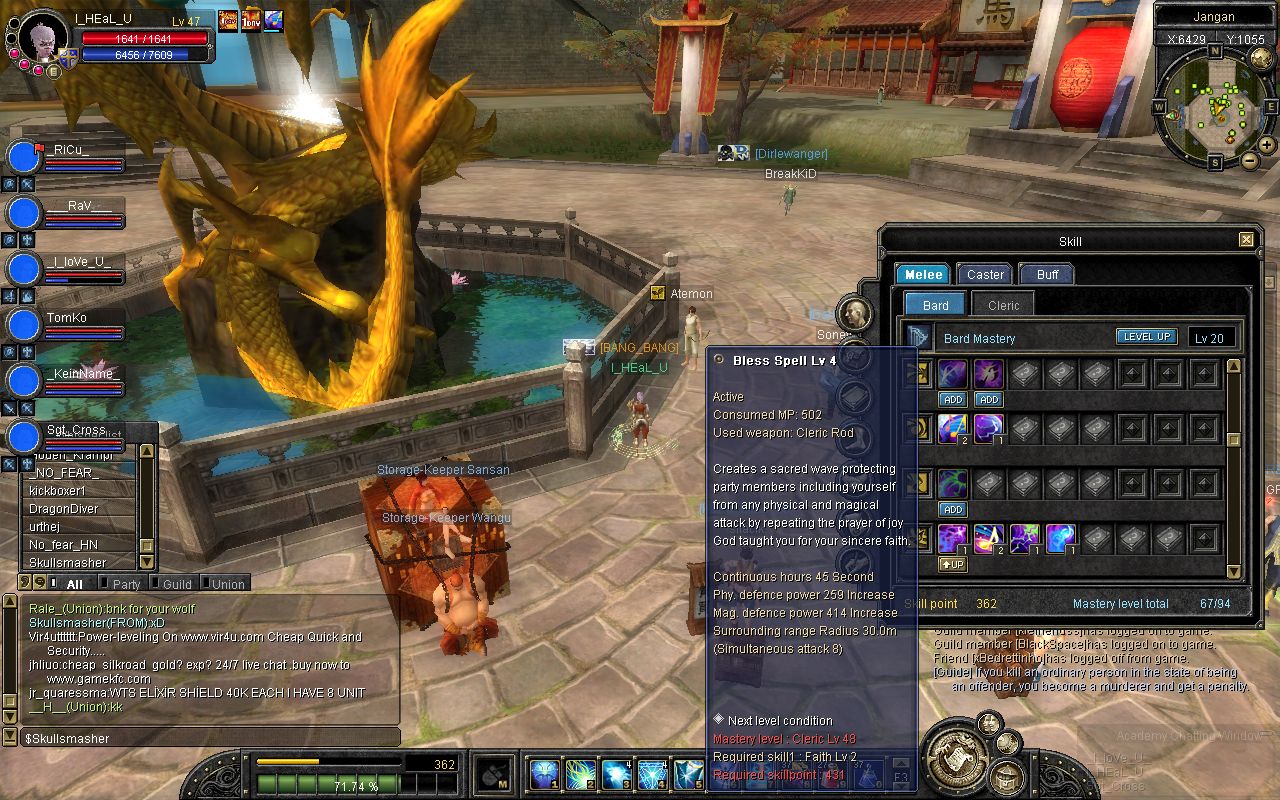Activate hotbar skill in slot 1
Viewport: 1280px width, 800px height.
tap(545, 773)
